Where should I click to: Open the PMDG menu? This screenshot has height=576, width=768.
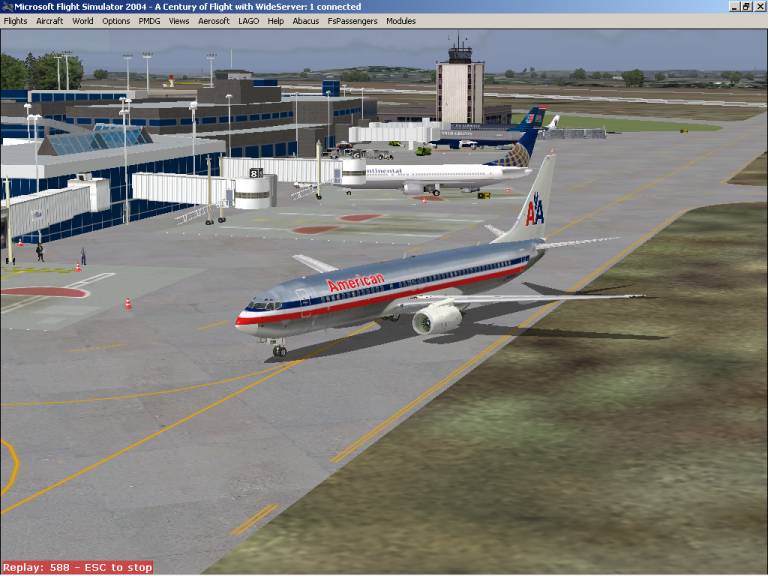click(149, 20)
